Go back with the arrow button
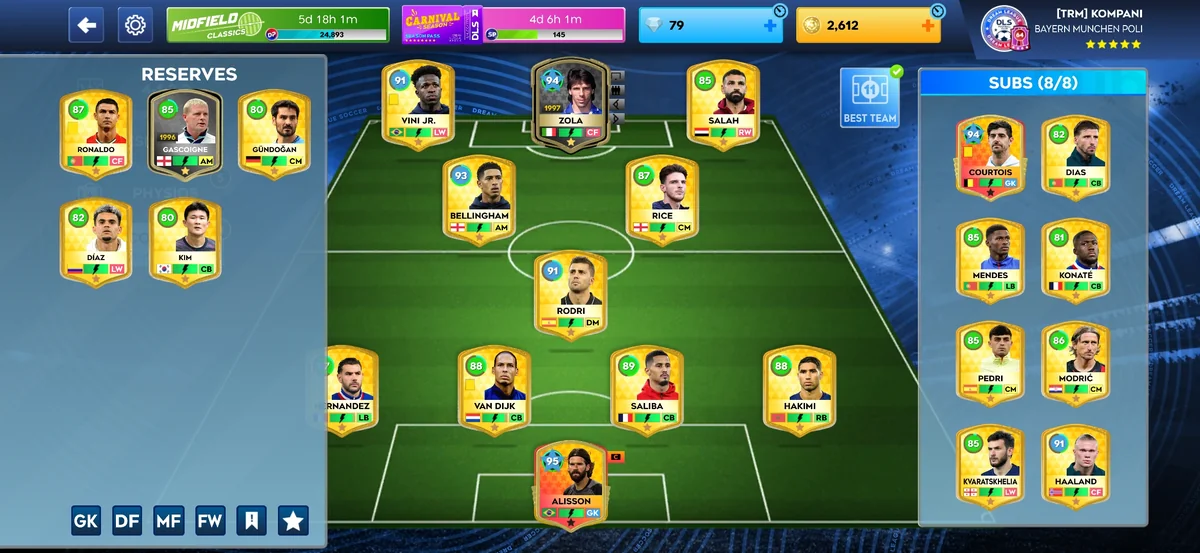This screenshot has width=1200, height=553. tap(86, 25)
